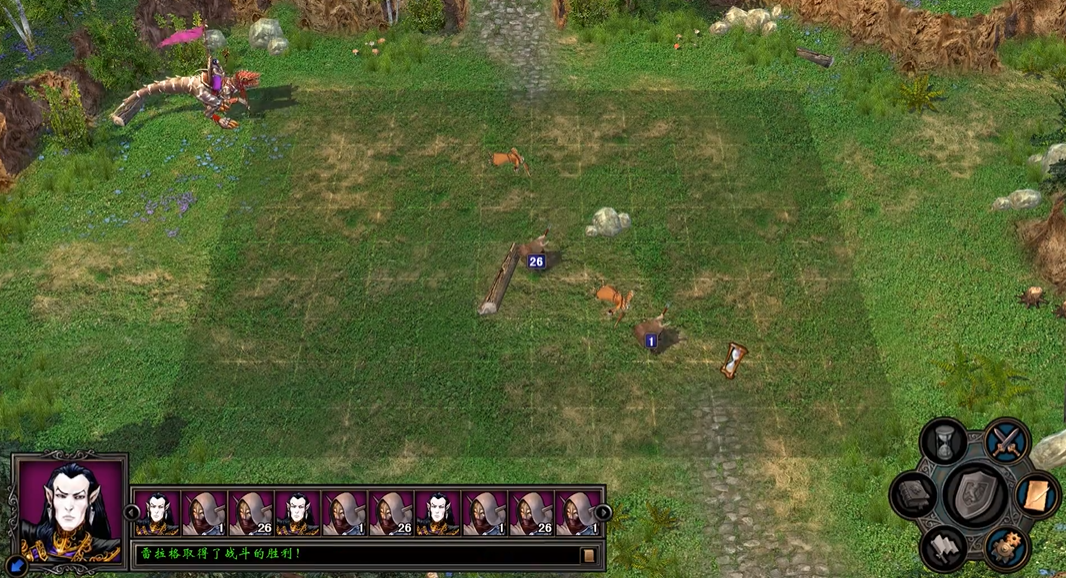Image resolution: width=1066 pixels, height=578 pixels.
Task: Click the blue arrow button on hero portrait
Action: [x=18, y=565]
